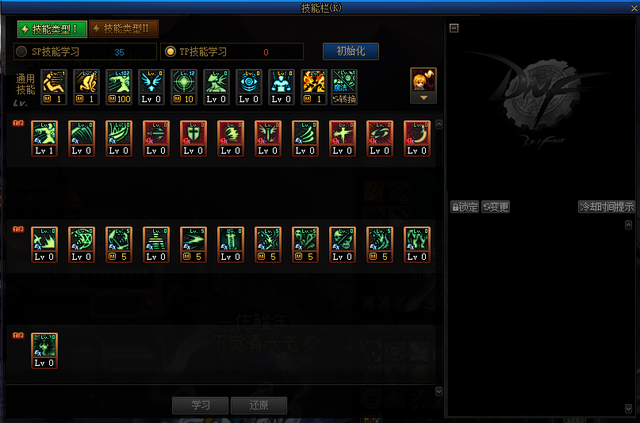
Task: Choose the TP技能学习 radio option
Action: click(x=171, y=51)
